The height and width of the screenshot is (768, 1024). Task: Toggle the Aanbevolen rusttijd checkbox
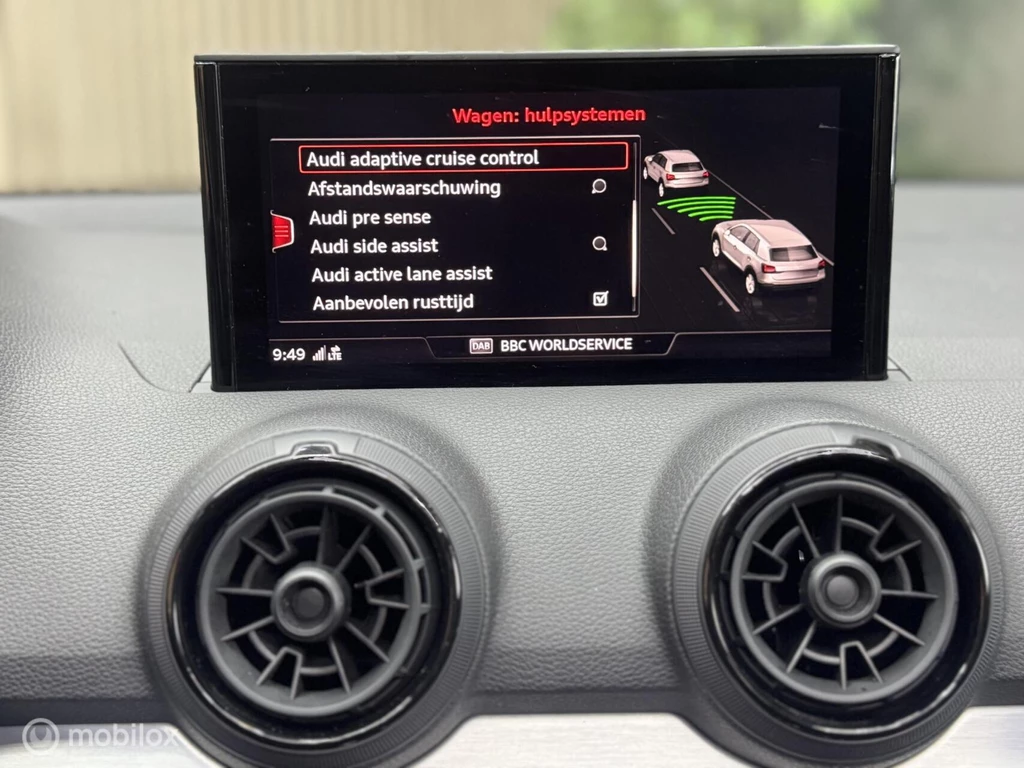(600, 299)
